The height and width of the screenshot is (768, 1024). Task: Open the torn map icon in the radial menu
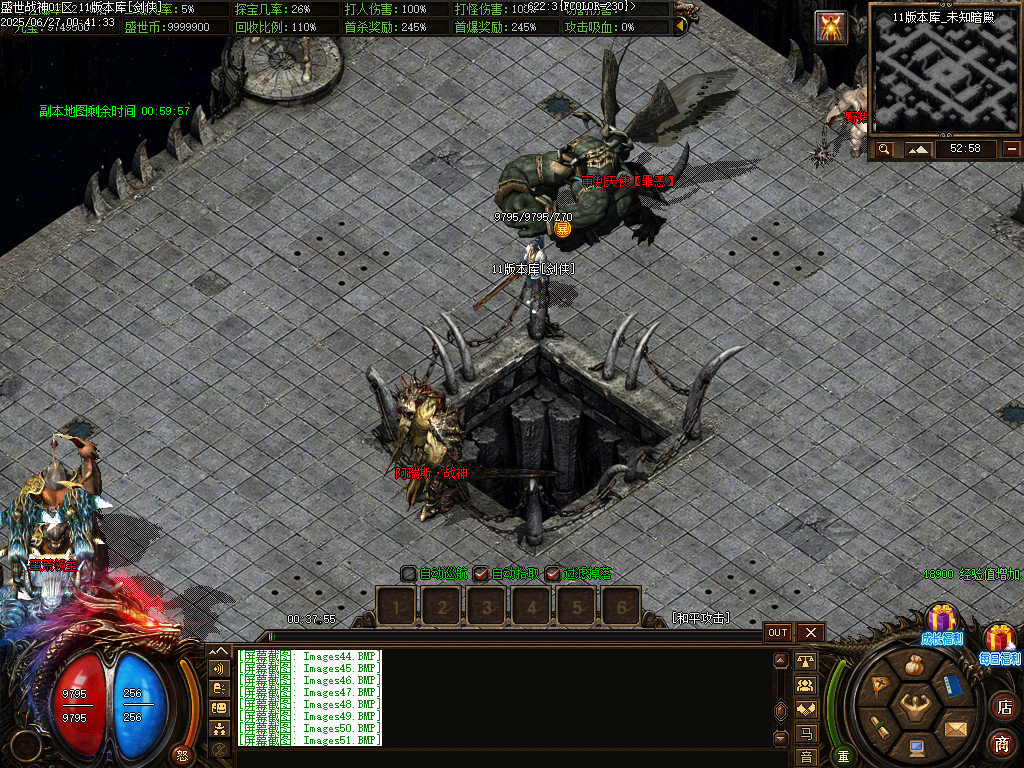pyautogui.click(x=881, y=686)
